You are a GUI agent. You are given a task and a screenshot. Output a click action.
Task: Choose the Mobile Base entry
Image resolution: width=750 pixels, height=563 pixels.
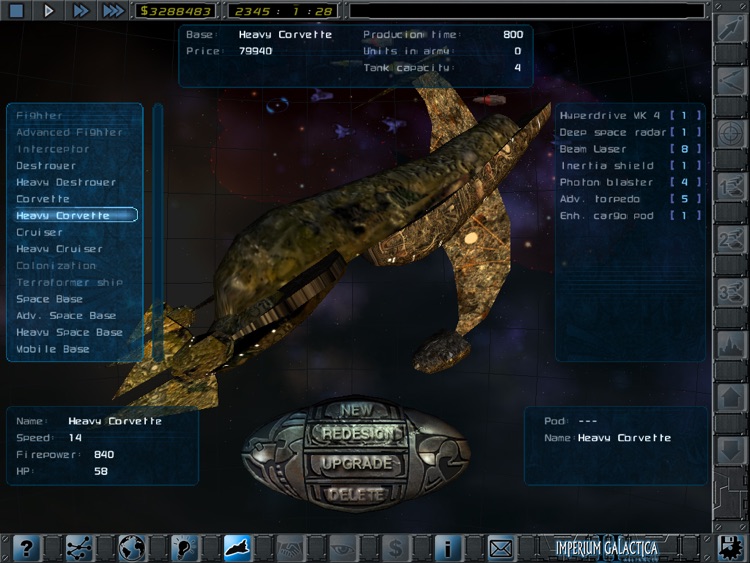[53, 349]
